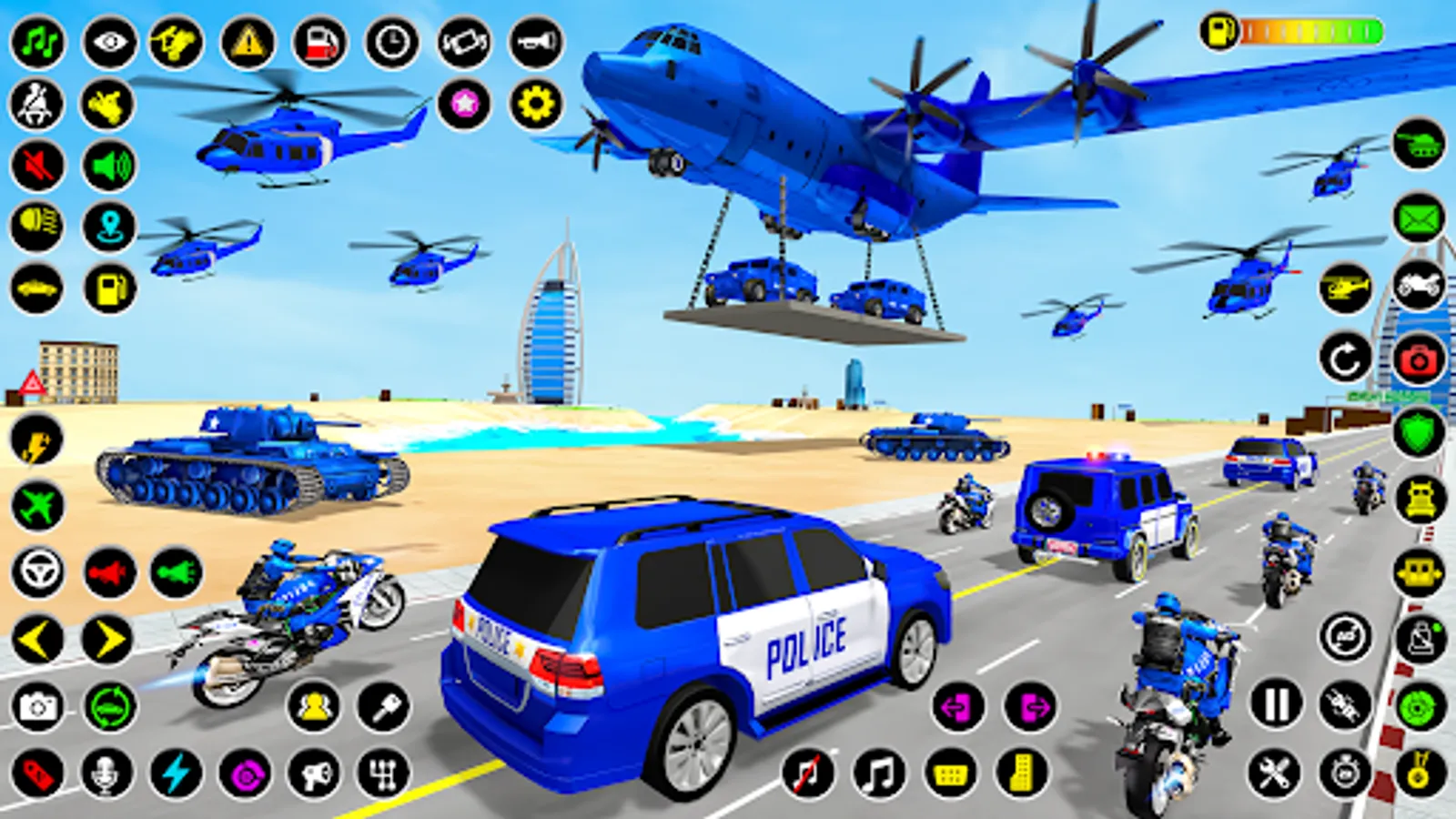Viewport: 1456px width, 819px height.
Task: Open the pink star rewards icon
Action: [464, 103]
